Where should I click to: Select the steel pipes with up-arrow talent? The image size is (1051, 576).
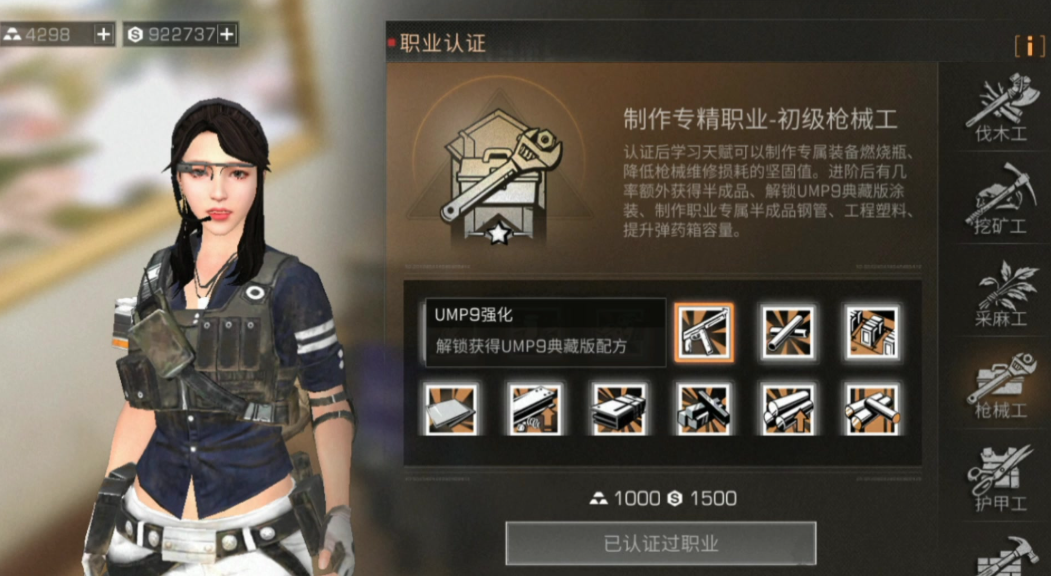788,409
